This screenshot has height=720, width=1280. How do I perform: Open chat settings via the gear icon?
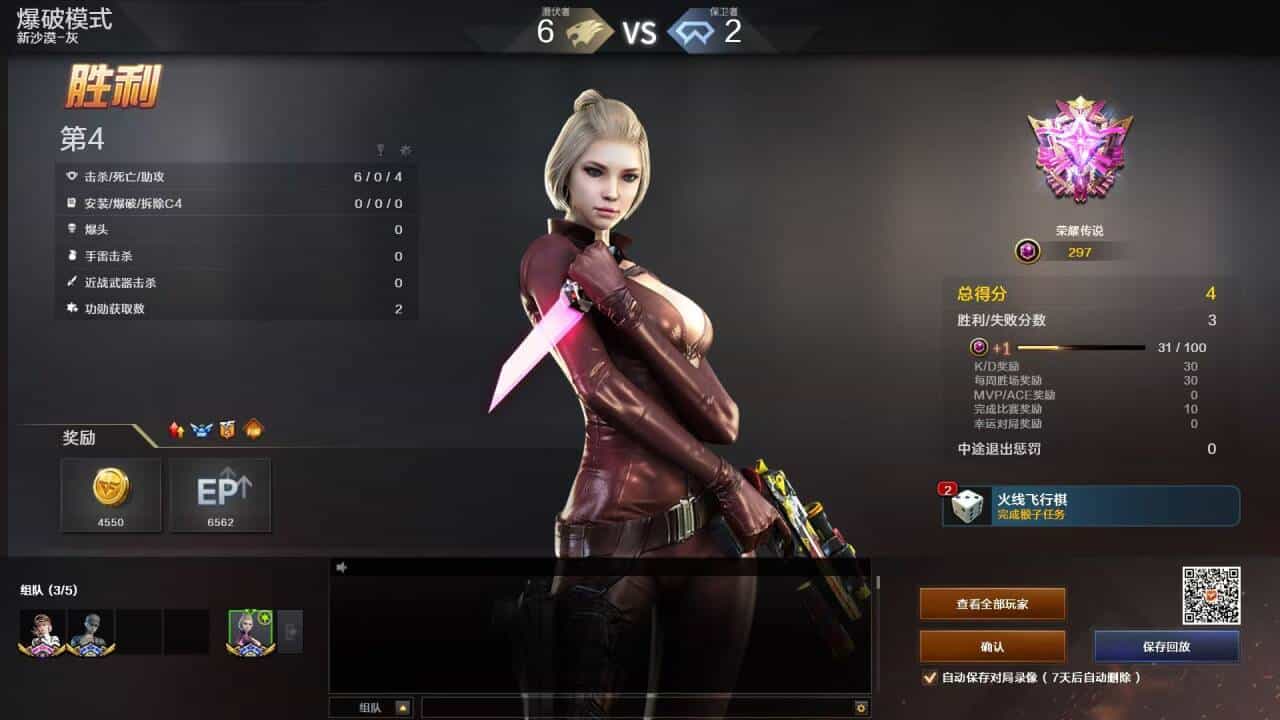click(x=860, y=708)
